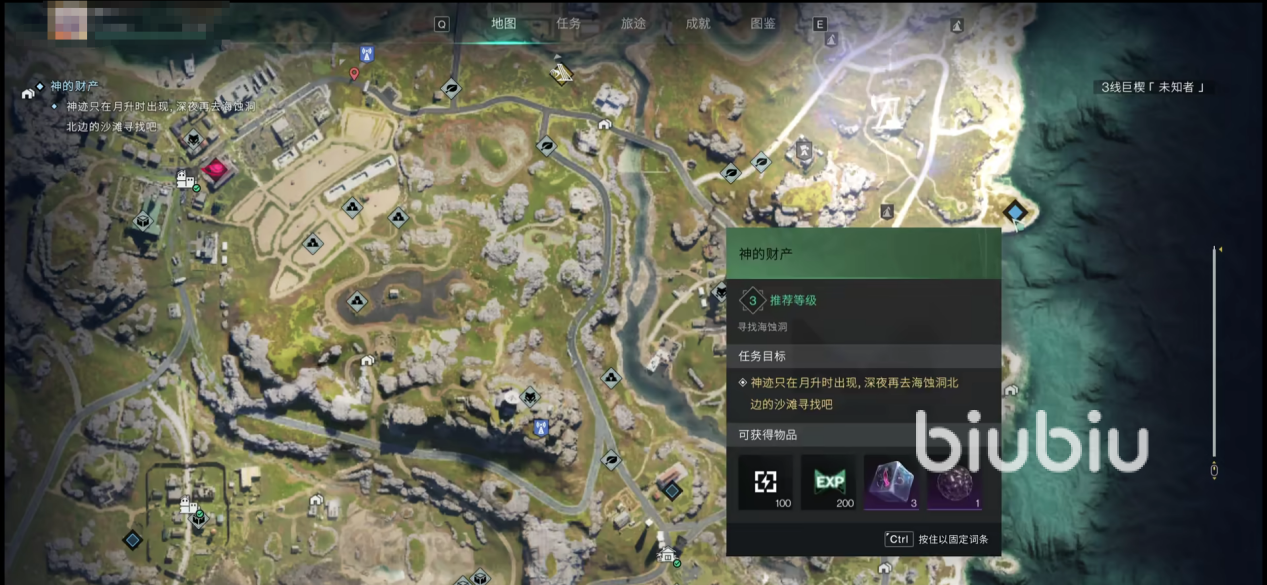Image resolution: width=1267 pixels, height=585 pixels.
Task: Select the blue diamond quest marker on coast
Action: click(1017, 212)
